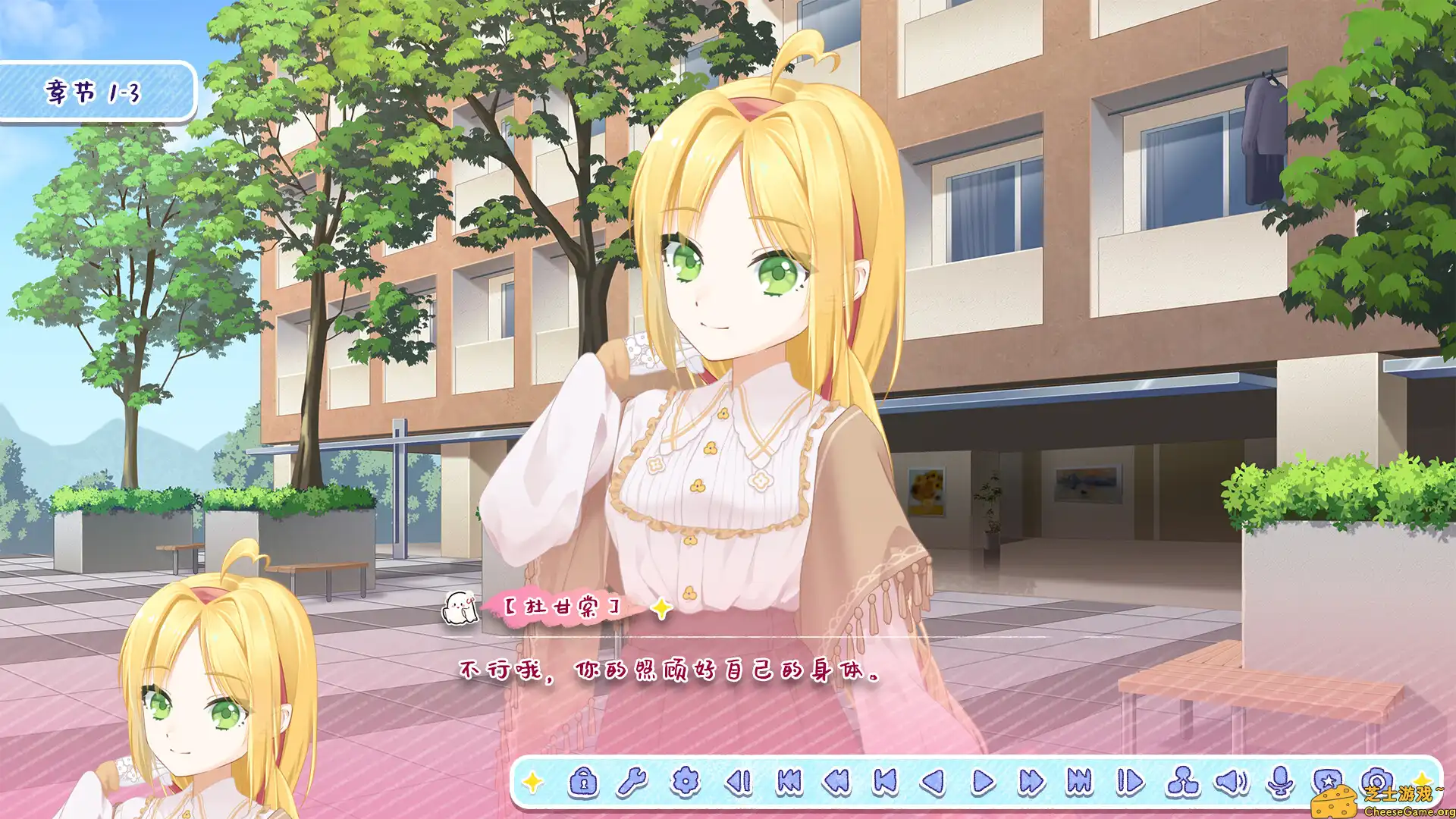Click the starred chat bubble icon

point(1326,780)
